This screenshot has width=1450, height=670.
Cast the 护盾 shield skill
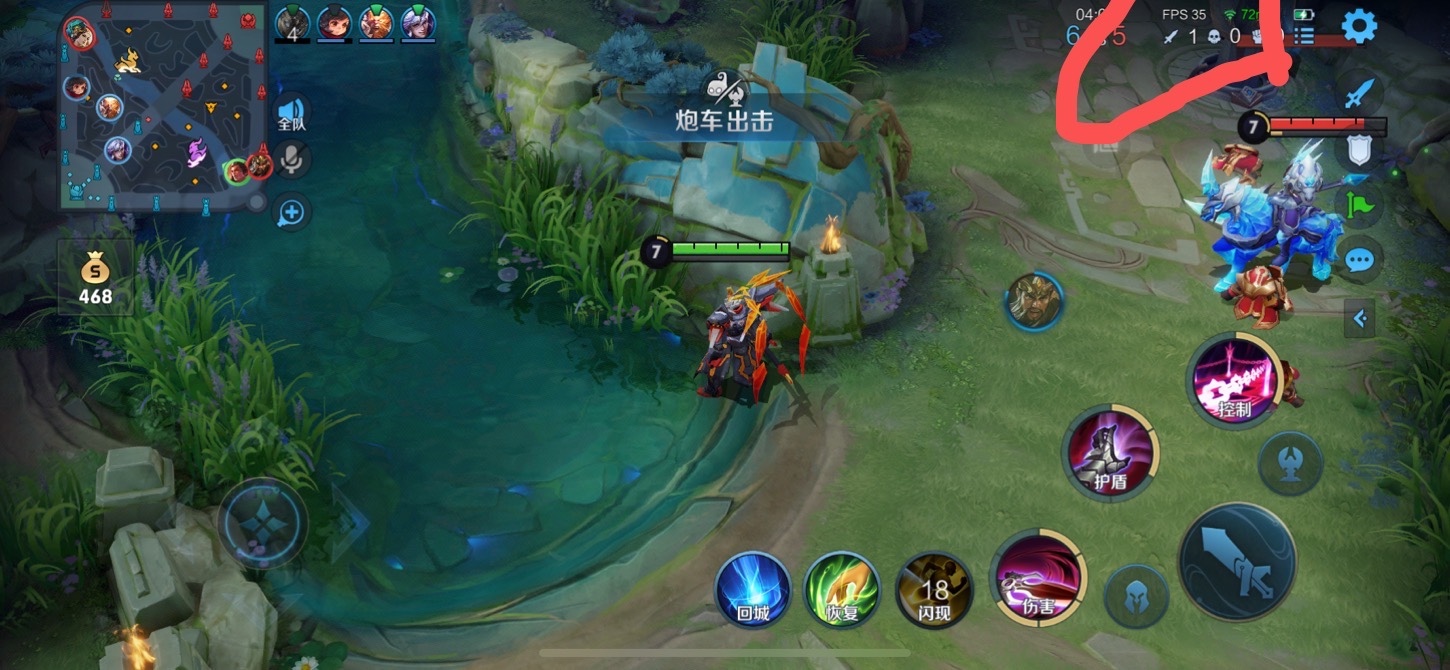tap(1110, 453)
